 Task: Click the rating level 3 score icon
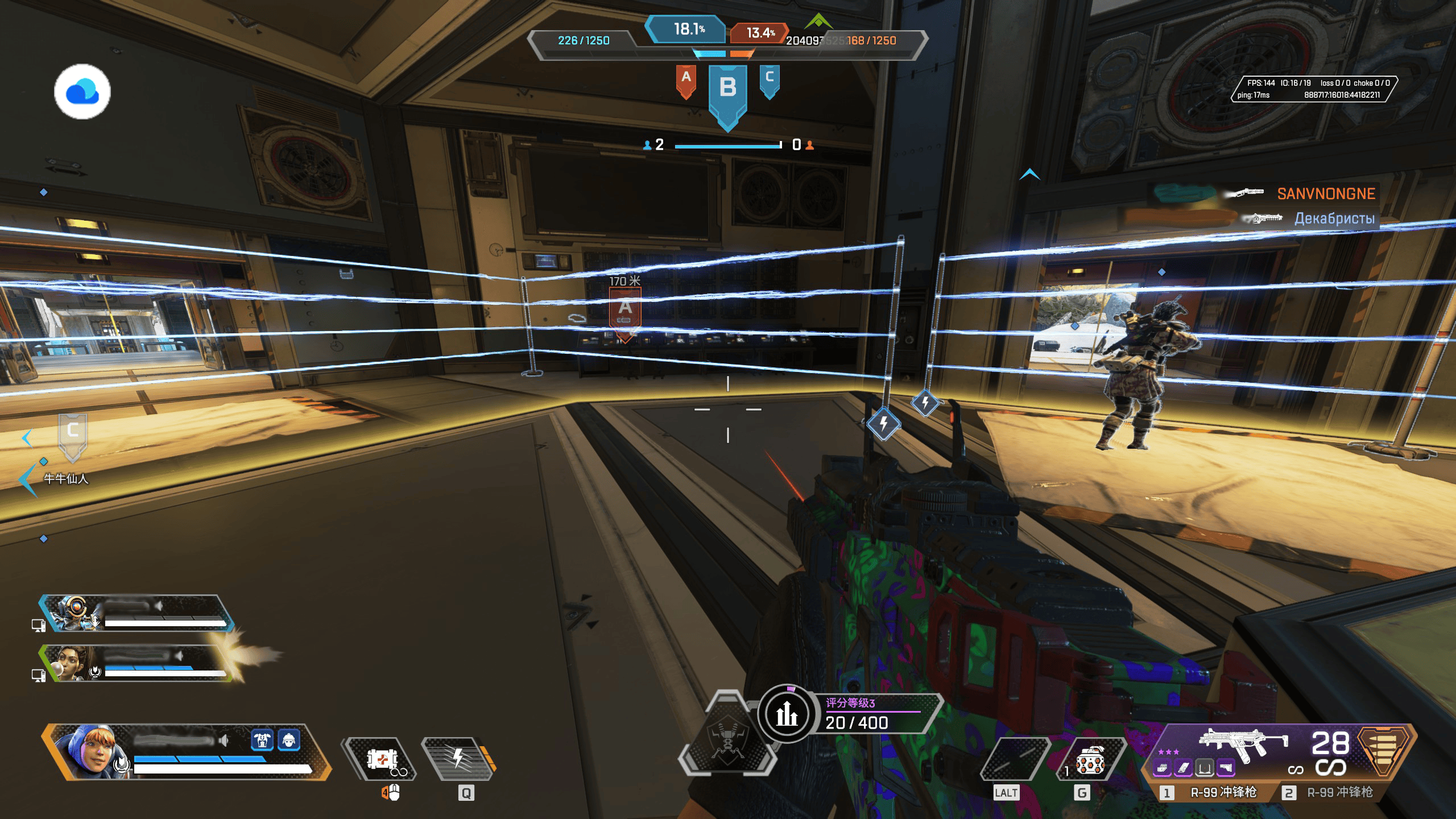click(787, 713)
